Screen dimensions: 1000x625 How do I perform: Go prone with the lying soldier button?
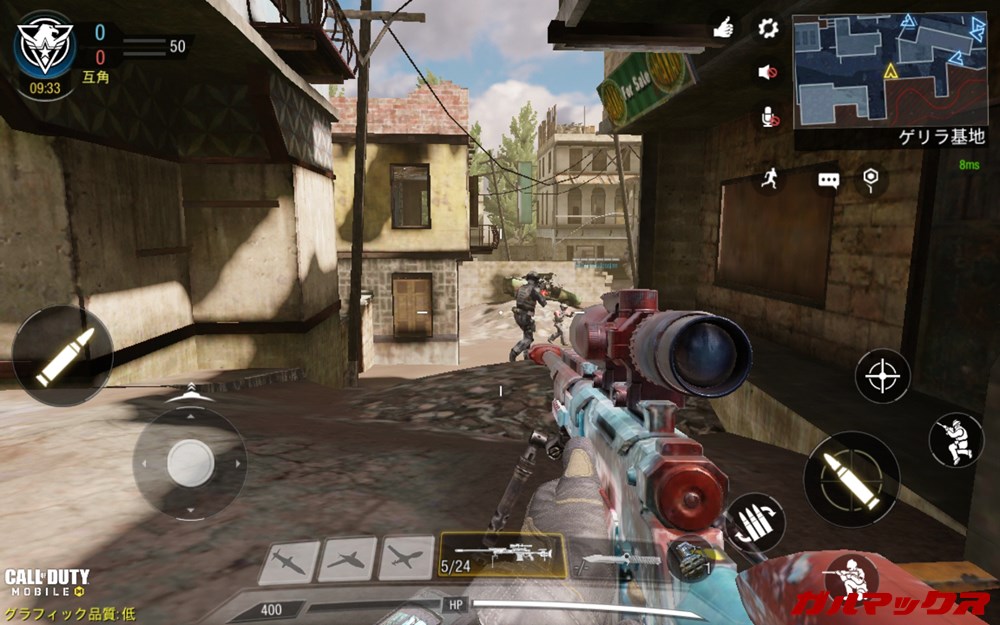pos(850,580)
